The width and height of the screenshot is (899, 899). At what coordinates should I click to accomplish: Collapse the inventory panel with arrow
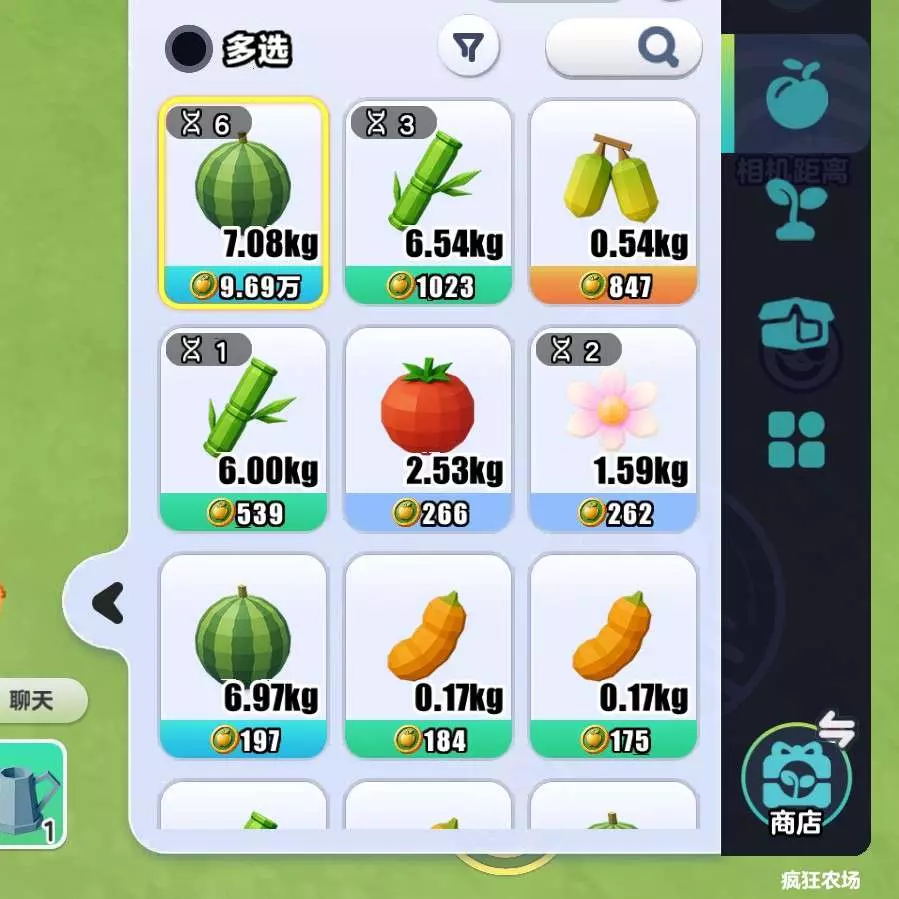pyautogui.click(x=107, y=603)
